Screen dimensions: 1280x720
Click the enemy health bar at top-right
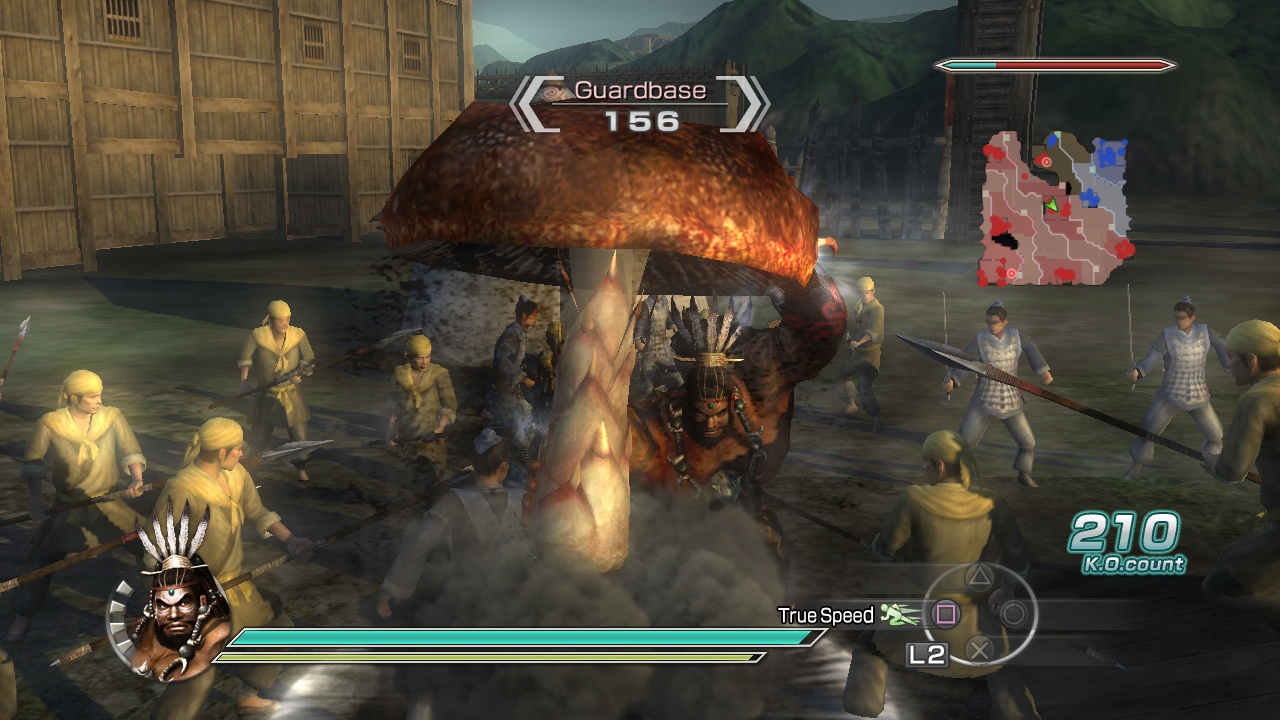click(1055, 65)
